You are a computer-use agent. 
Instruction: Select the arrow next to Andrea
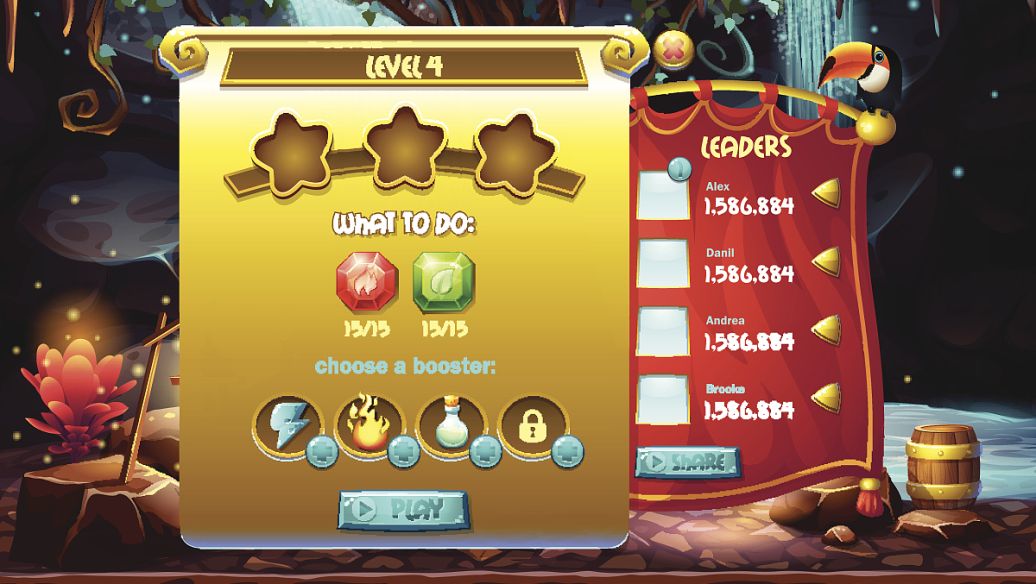[x=827, y=329]
